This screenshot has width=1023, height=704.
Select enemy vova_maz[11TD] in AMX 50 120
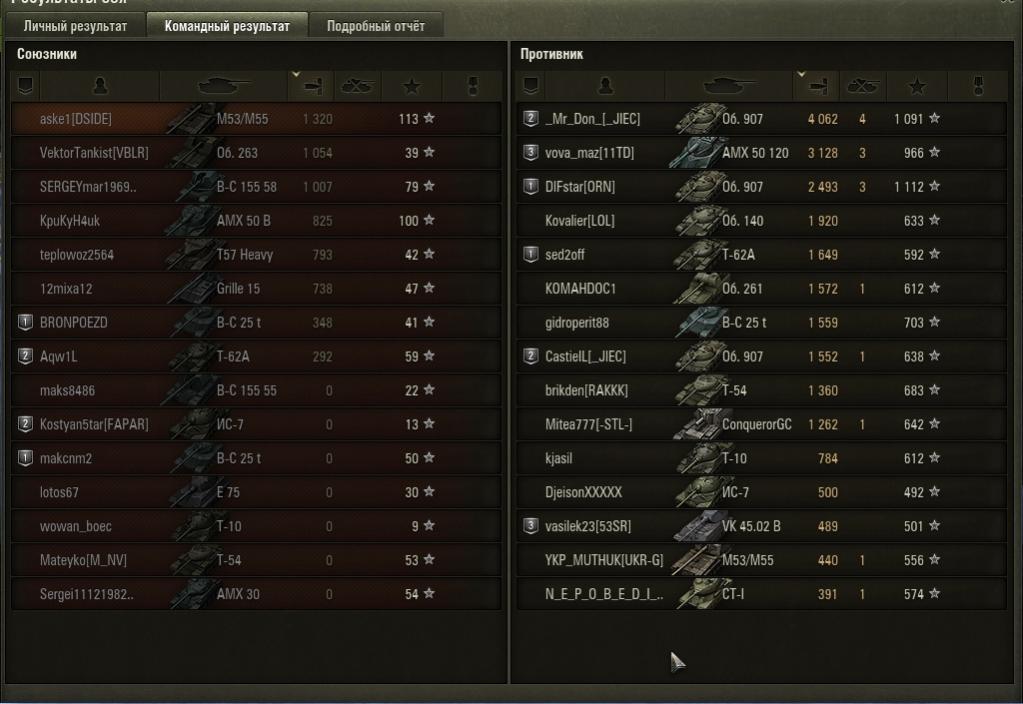[760, 153]
